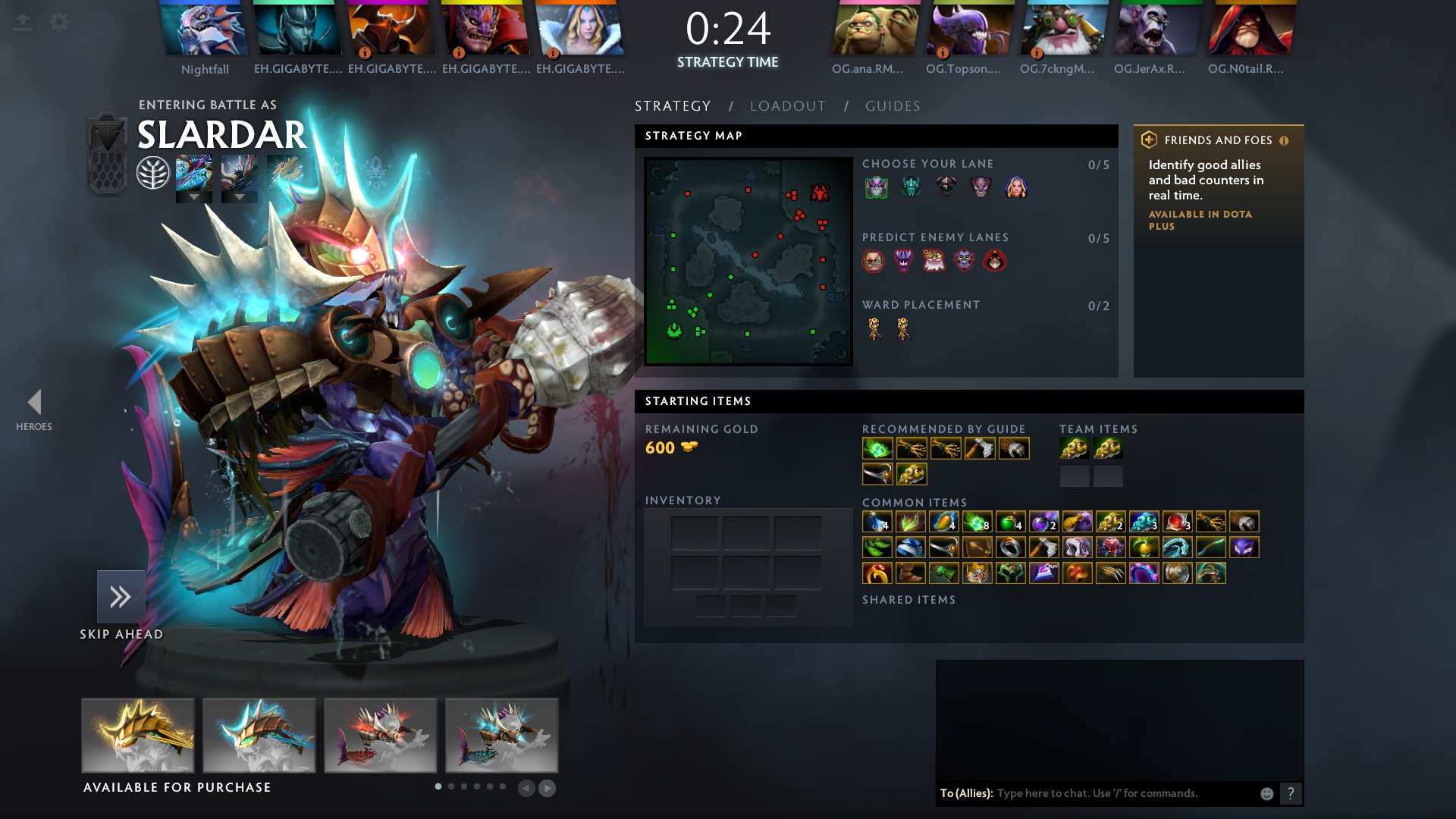Open the chat emoticon picker
This screenshot has width=1456, height=819.
(1266, 793)
